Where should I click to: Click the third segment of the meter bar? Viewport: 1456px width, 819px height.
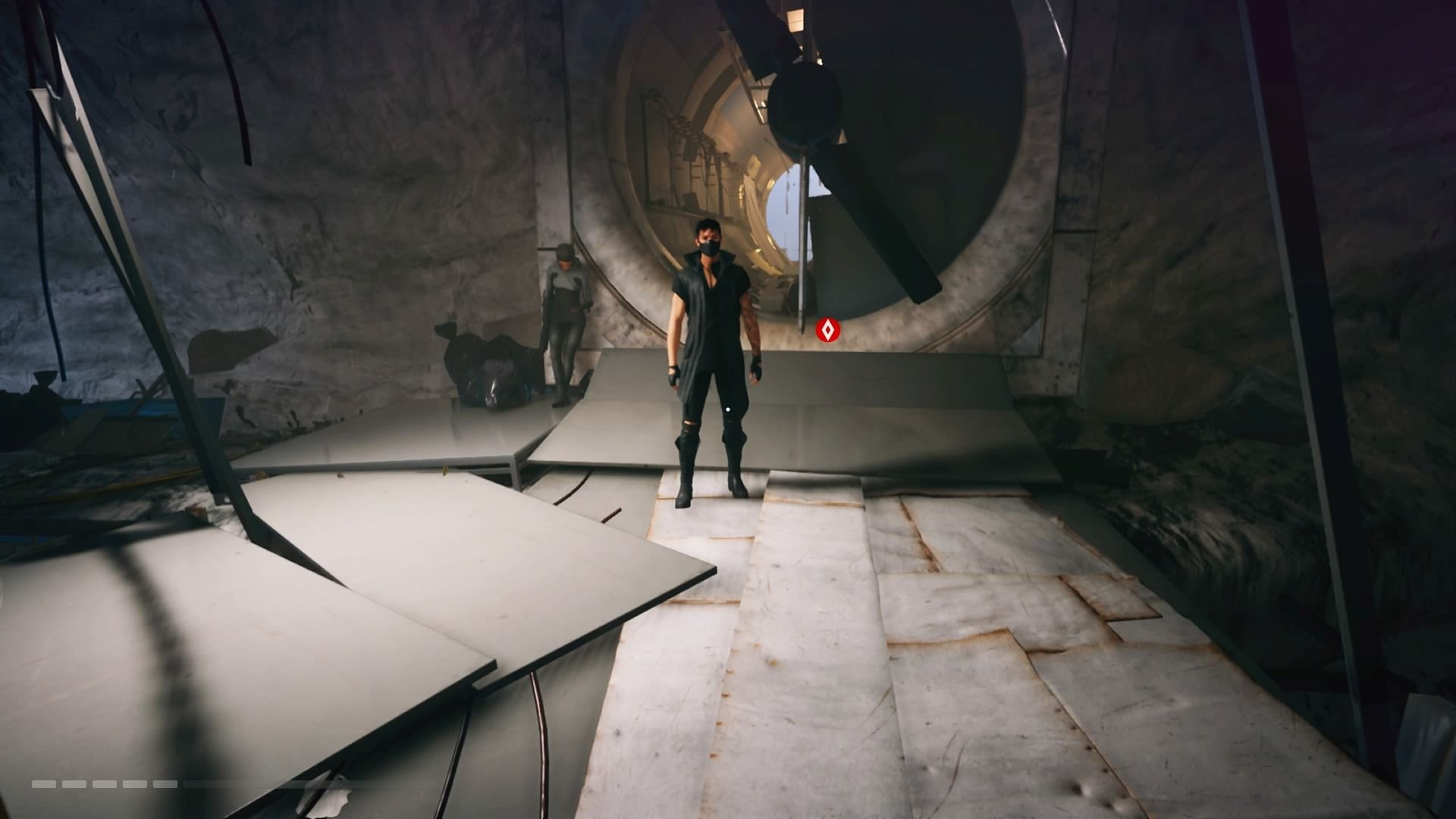tap(104, 783)
